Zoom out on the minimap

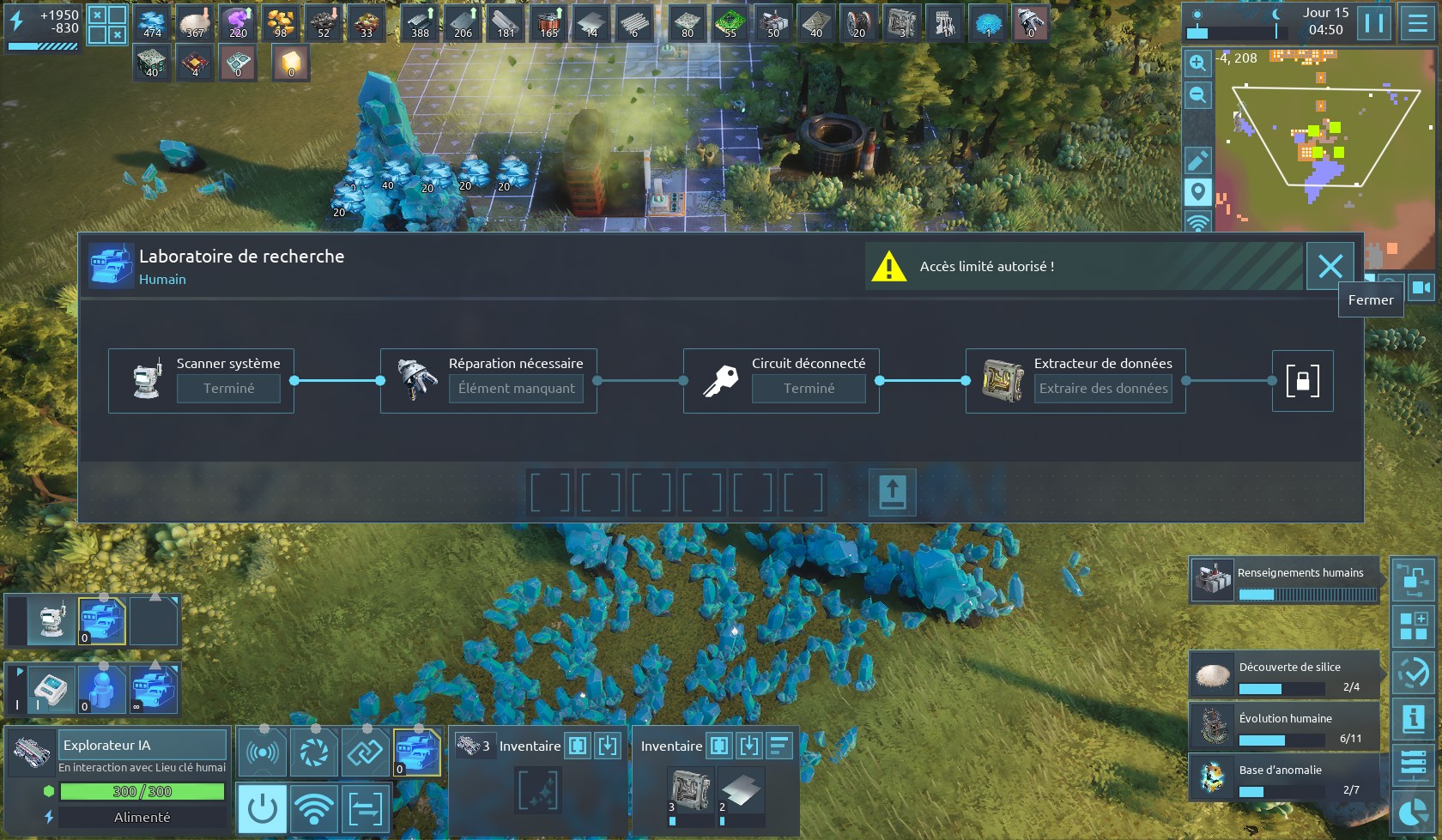1197,95
